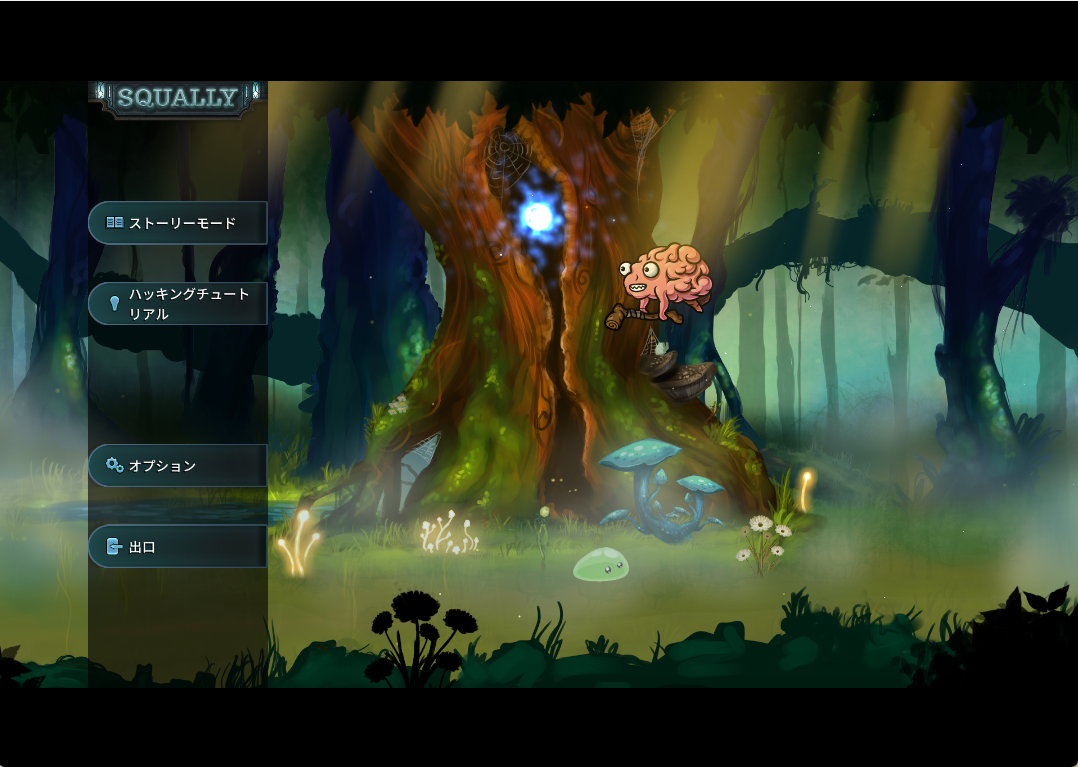
Task: Open the ハッキングチュートリアル menu entry
Action: (178, 304)
